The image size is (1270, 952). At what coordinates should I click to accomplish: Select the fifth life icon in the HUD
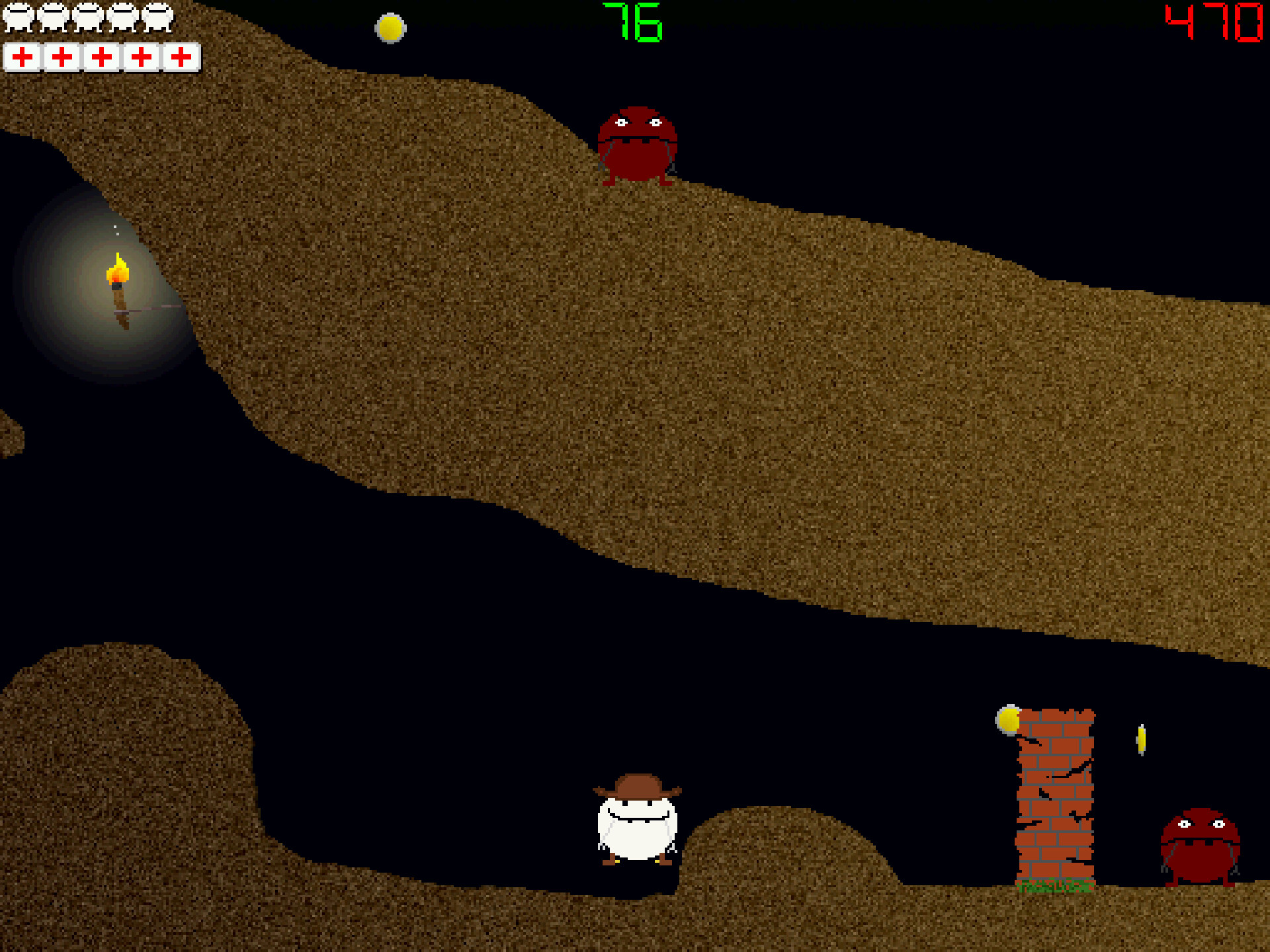(157, 18)
